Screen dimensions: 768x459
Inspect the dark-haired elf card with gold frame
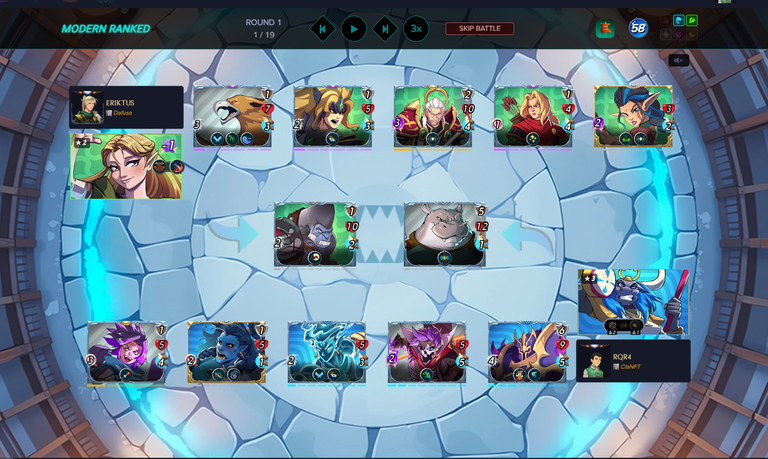tap(634, 117)
